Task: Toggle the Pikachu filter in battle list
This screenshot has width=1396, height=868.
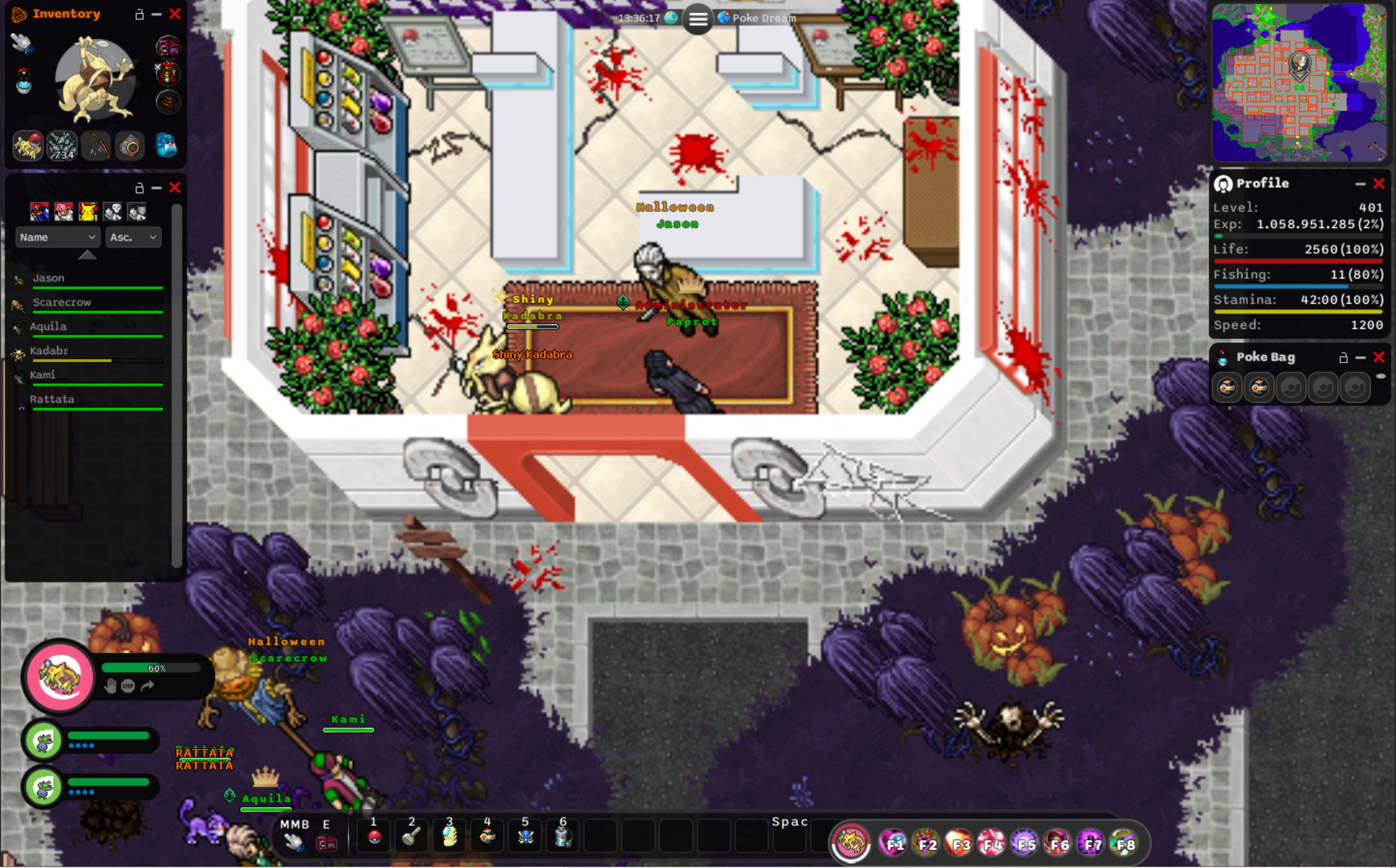Action: click(88, 211)
